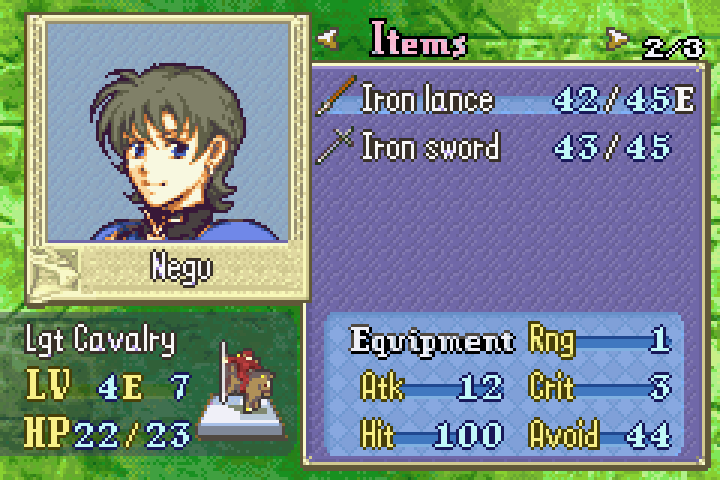Select the Iron lance item row

point(505,100)
